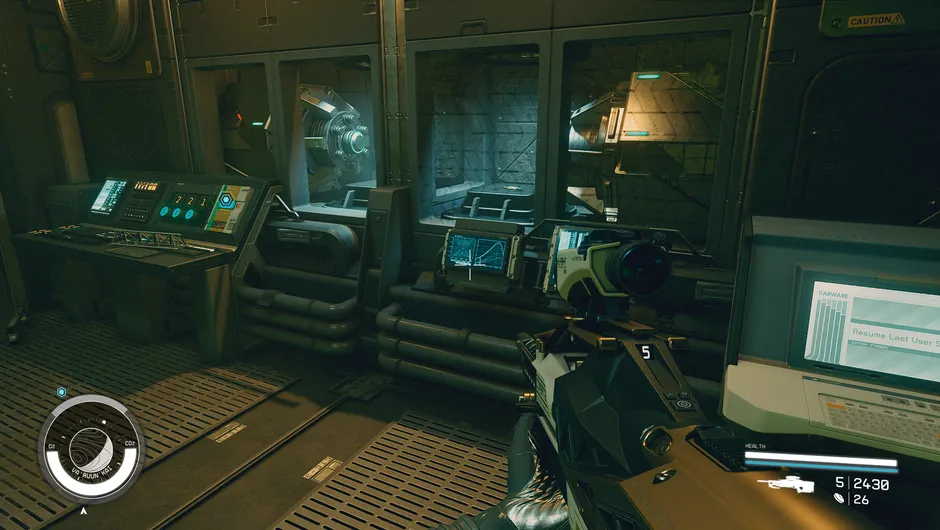Viewport: 940px width, 530px height.
Task: Click the circular watch compass gauge
Action: coord(91,448)
